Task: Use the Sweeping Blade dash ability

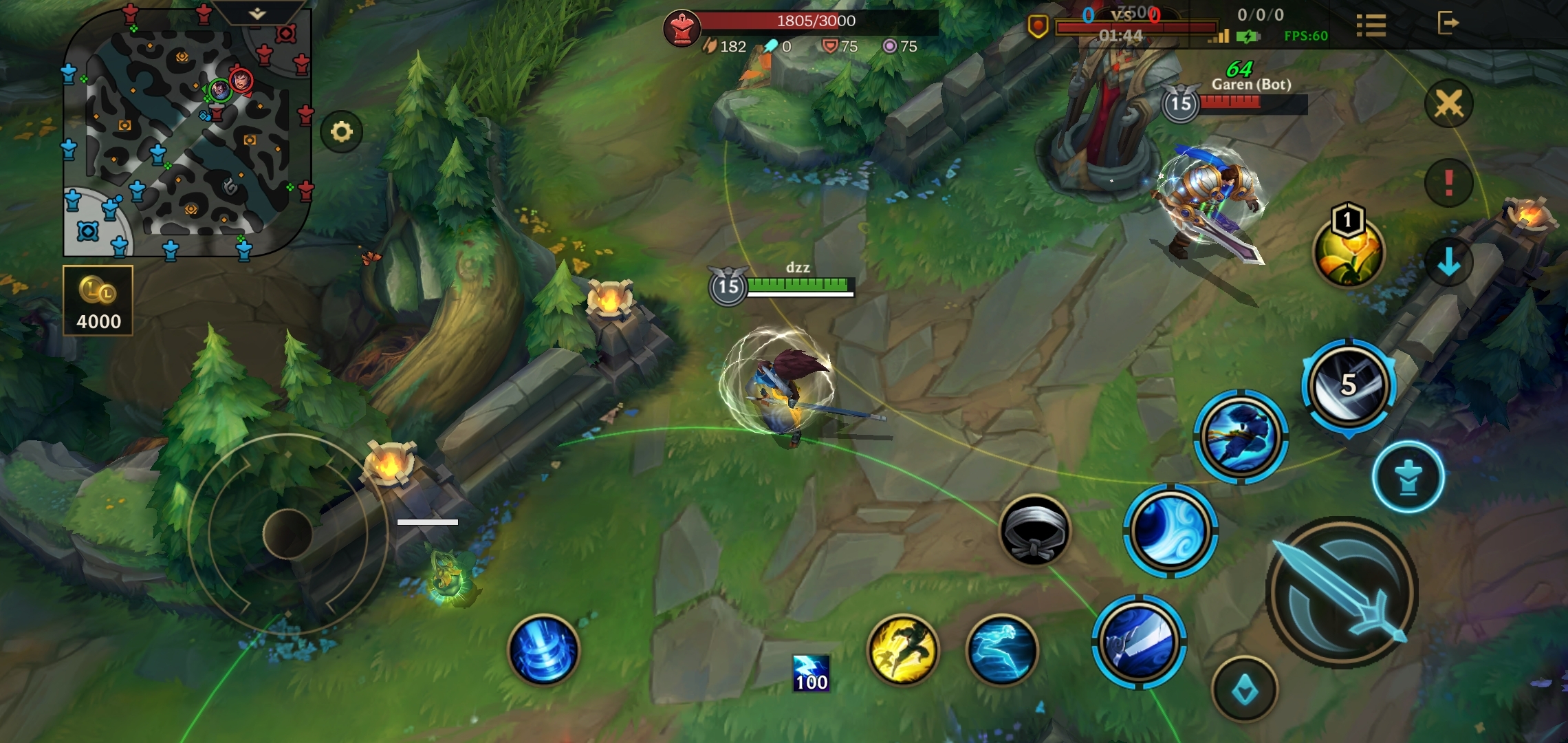Action: pyautogui.click(x=1241, y=437)
